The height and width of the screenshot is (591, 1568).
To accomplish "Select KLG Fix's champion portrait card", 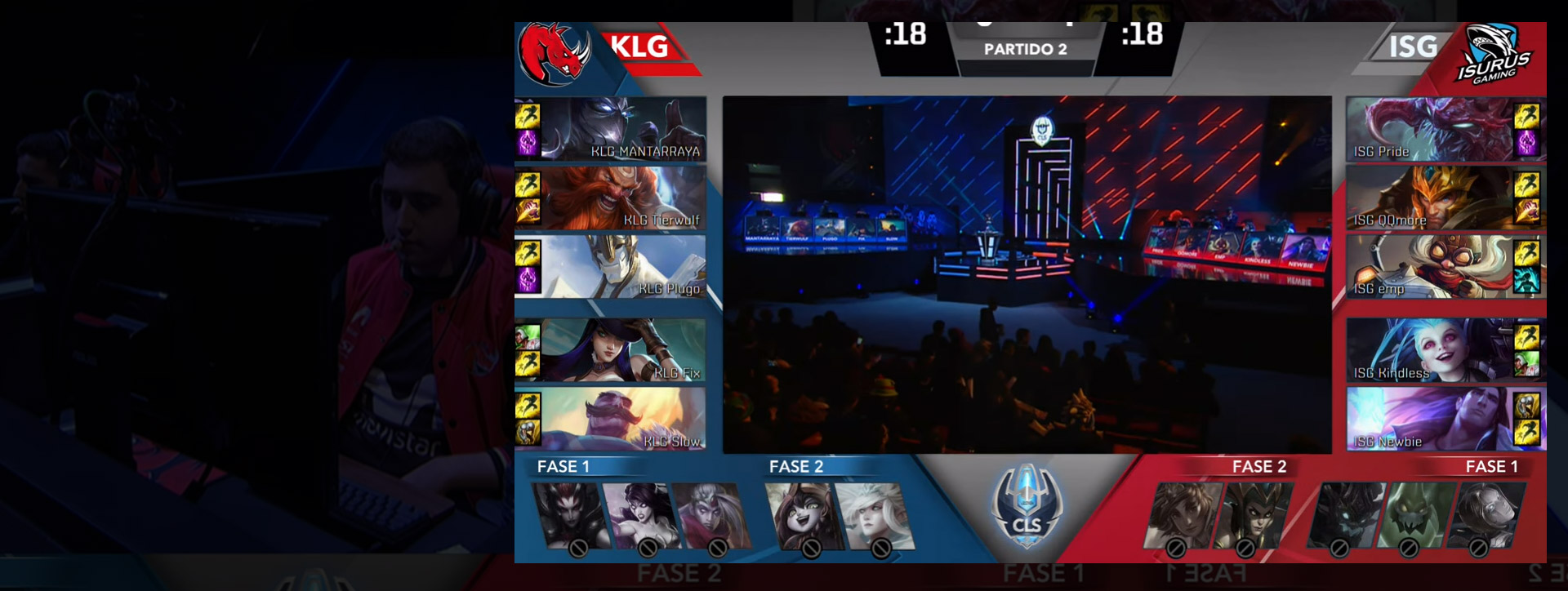I will (624, 350).
